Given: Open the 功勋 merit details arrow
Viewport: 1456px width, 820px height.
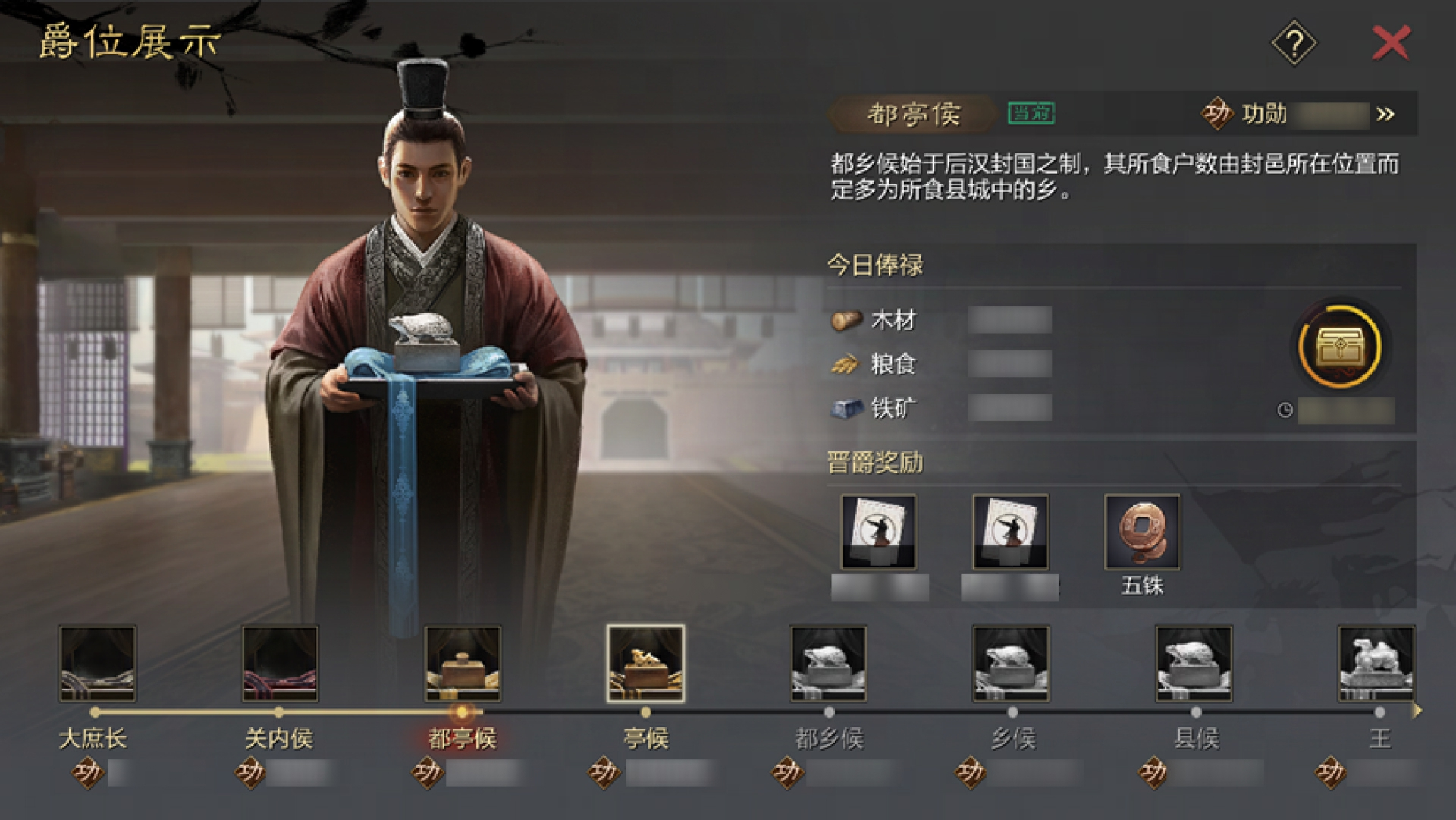Looking at the screenshot, I should pos(1385,115).
